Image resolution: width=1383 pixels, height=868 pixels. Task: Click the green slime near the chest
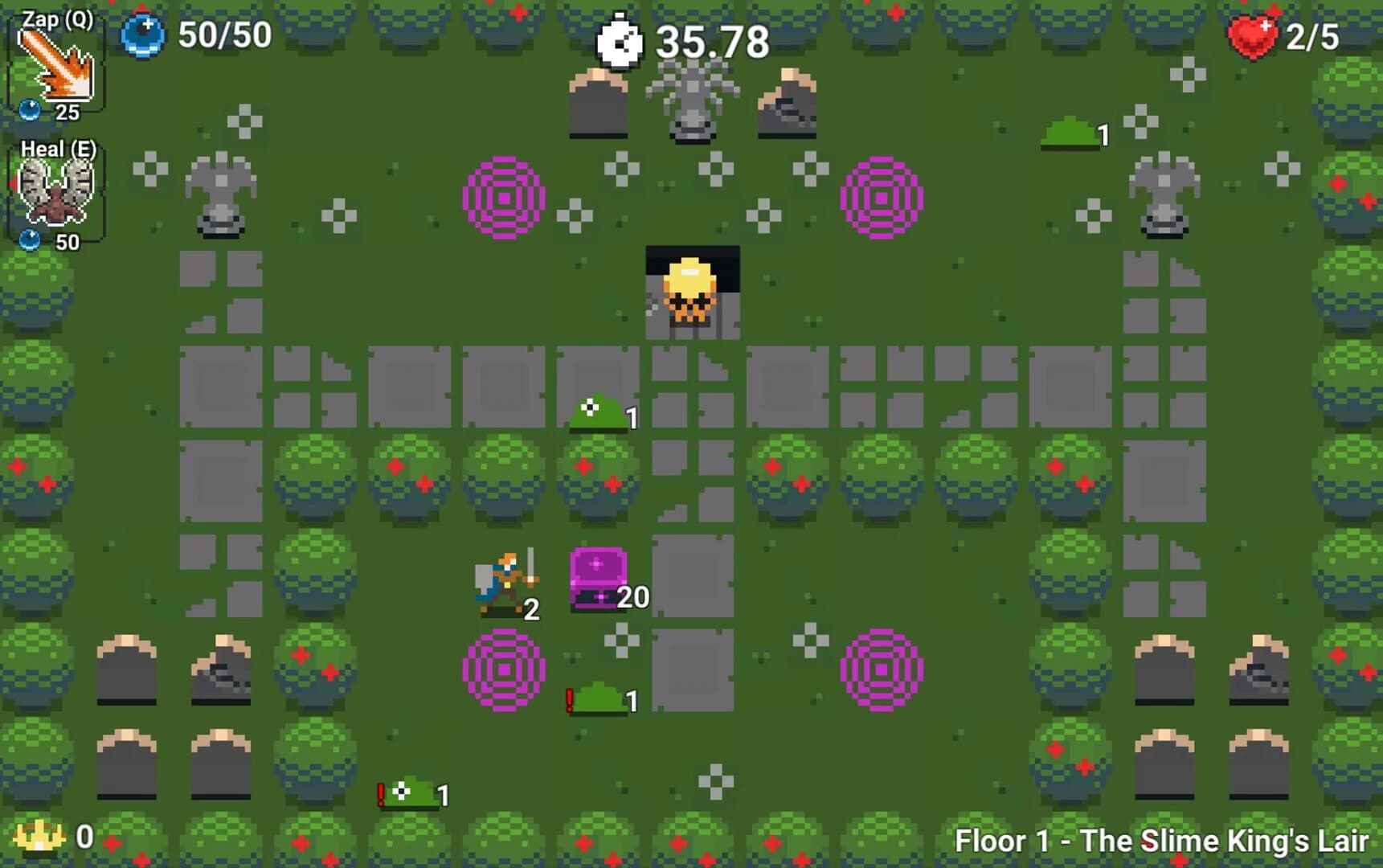tap(595, 412)
